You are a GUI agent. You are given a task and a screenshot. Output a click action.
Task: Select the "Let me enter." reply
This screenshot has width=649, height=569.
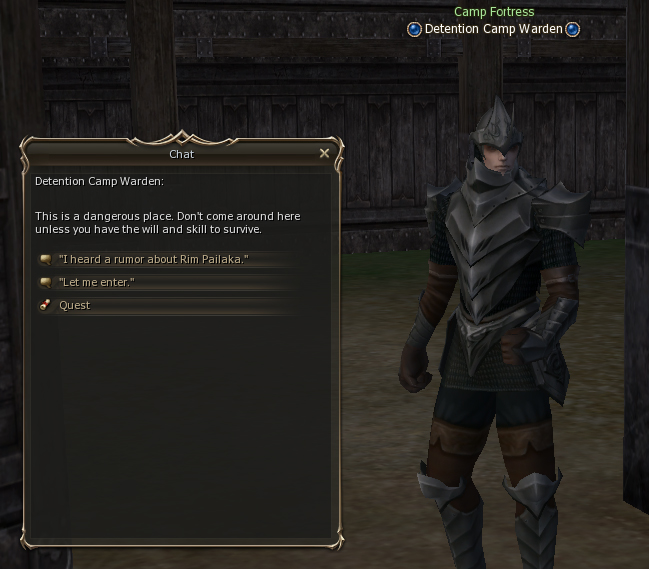point(96,282)
